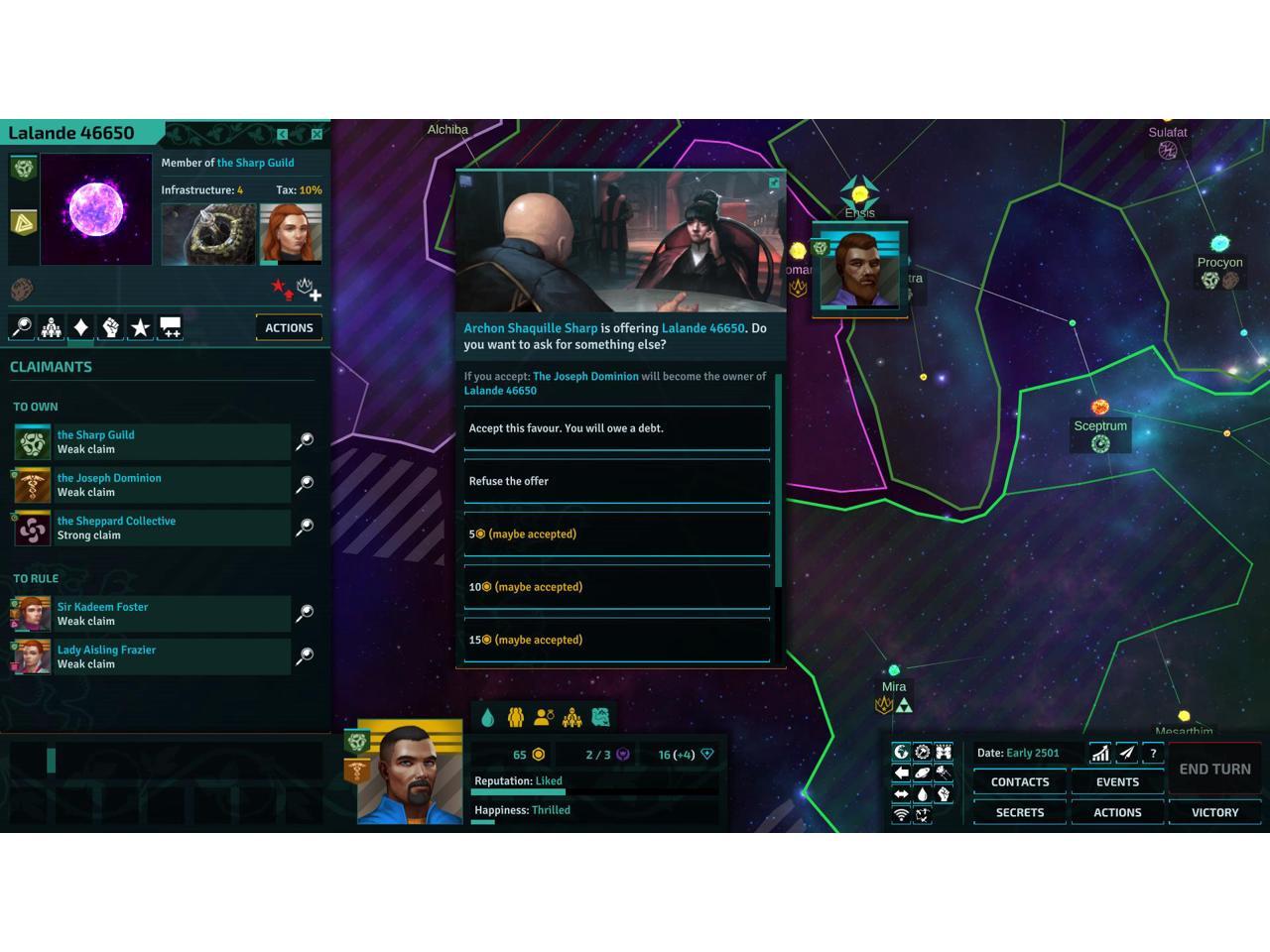The image size is (1270, 952).
Task: Follow the Sharp Guild membership link
Action: coord(255,163)
